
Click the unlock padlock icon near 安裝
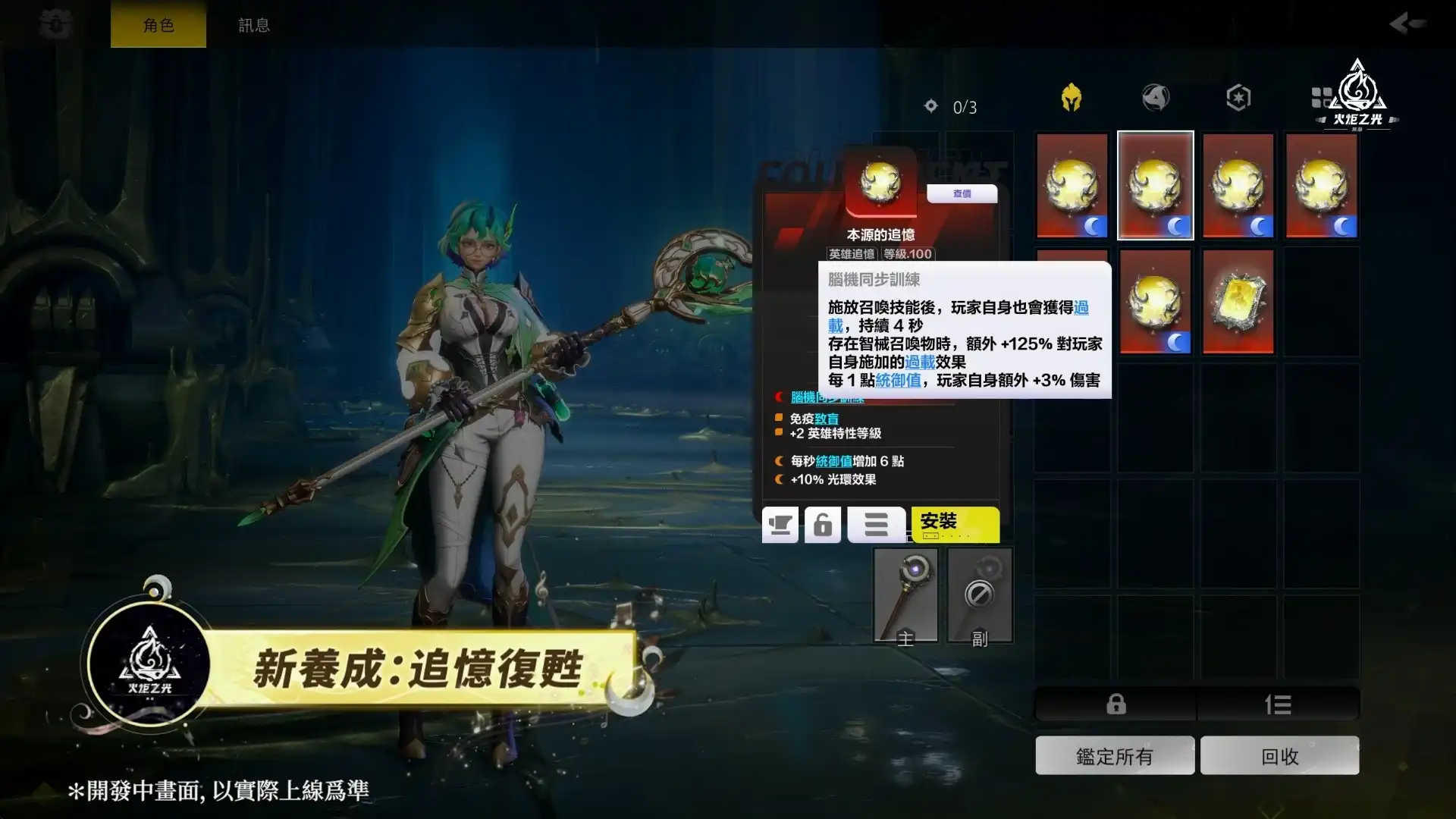pos(824,524)
